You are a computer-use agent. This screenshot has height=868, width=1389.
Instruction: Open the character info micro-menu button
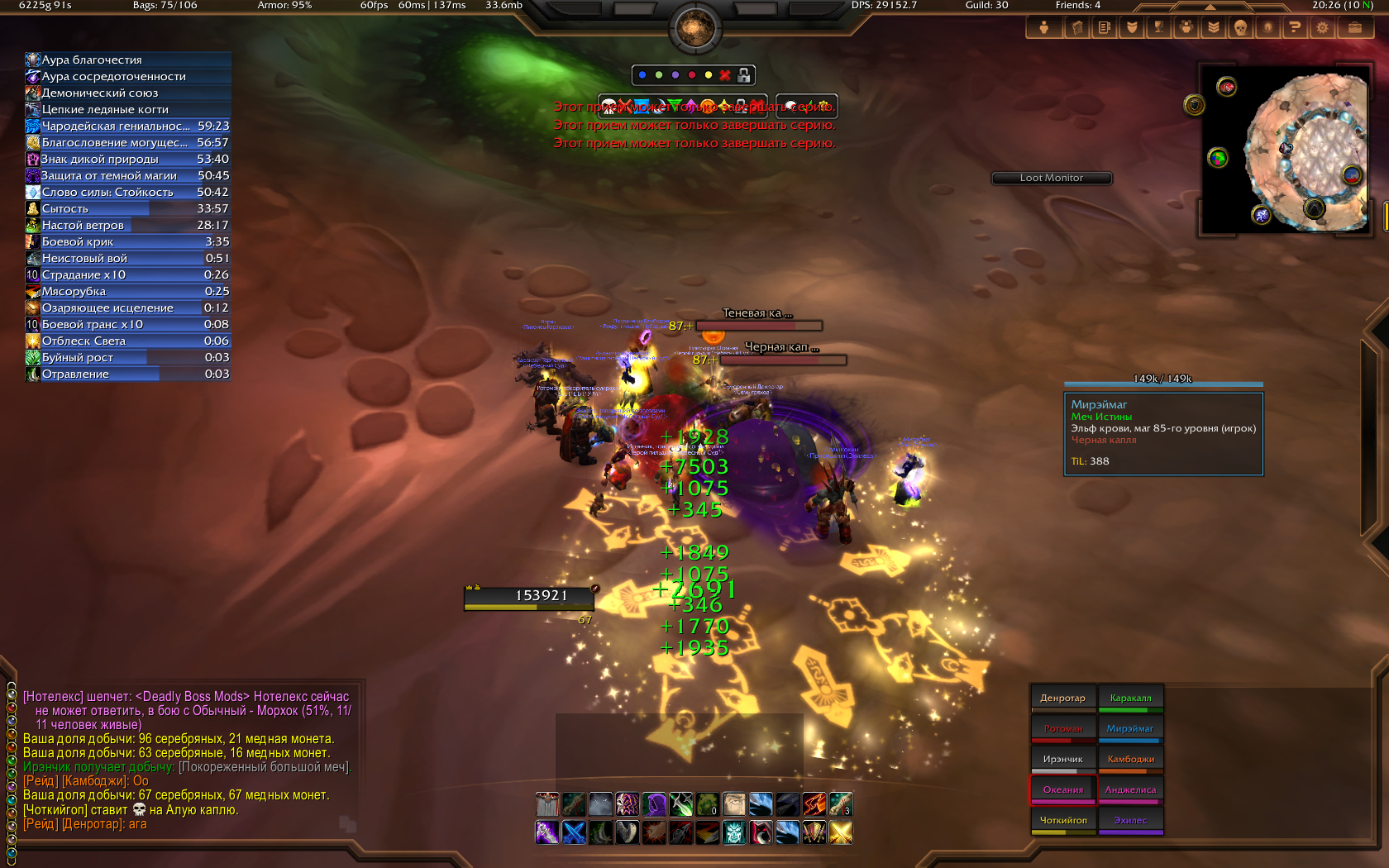click(x=1043, y=27)
